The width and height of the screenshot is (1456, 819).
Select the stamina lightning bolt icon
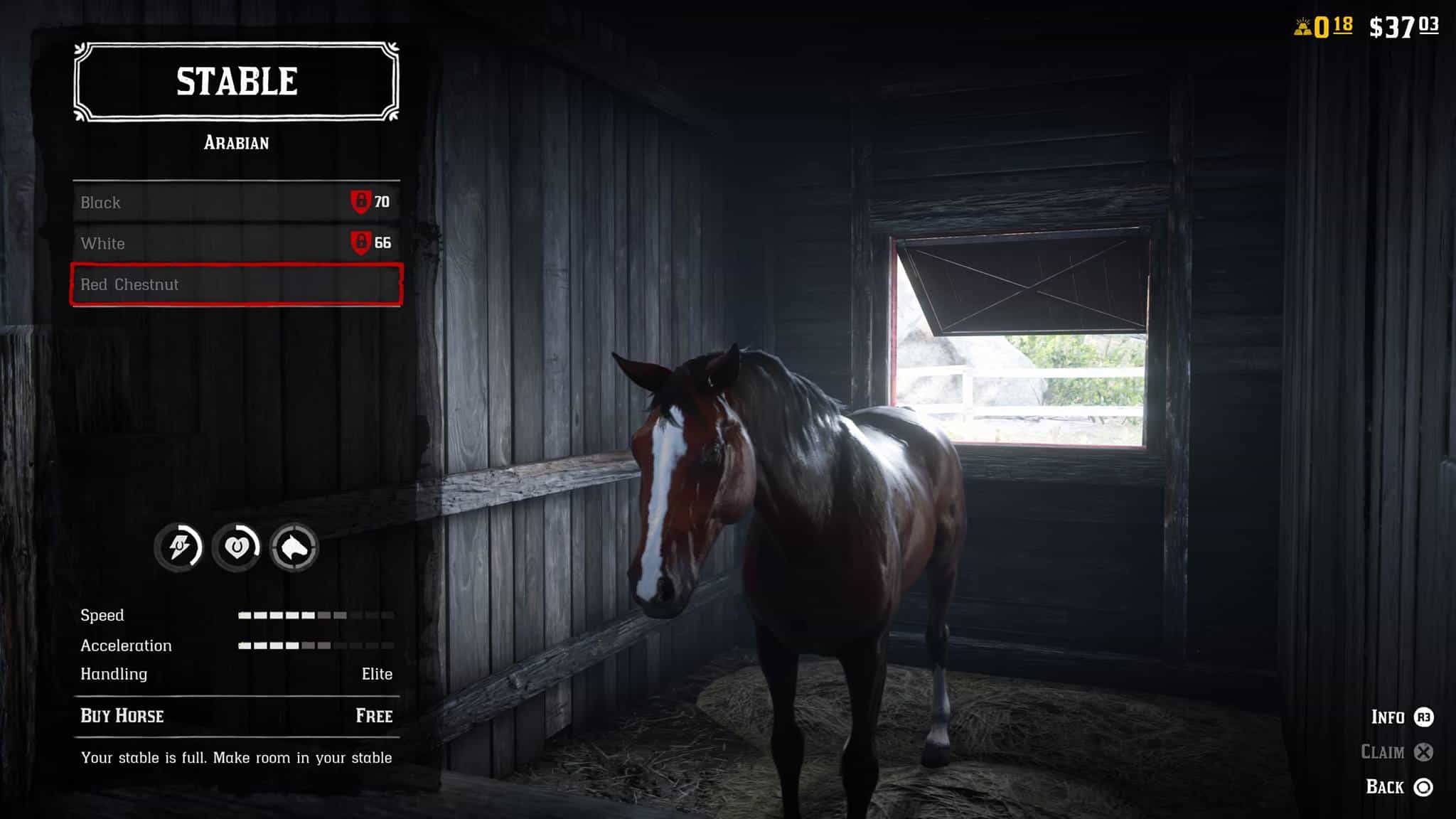(x=178, y=547)
